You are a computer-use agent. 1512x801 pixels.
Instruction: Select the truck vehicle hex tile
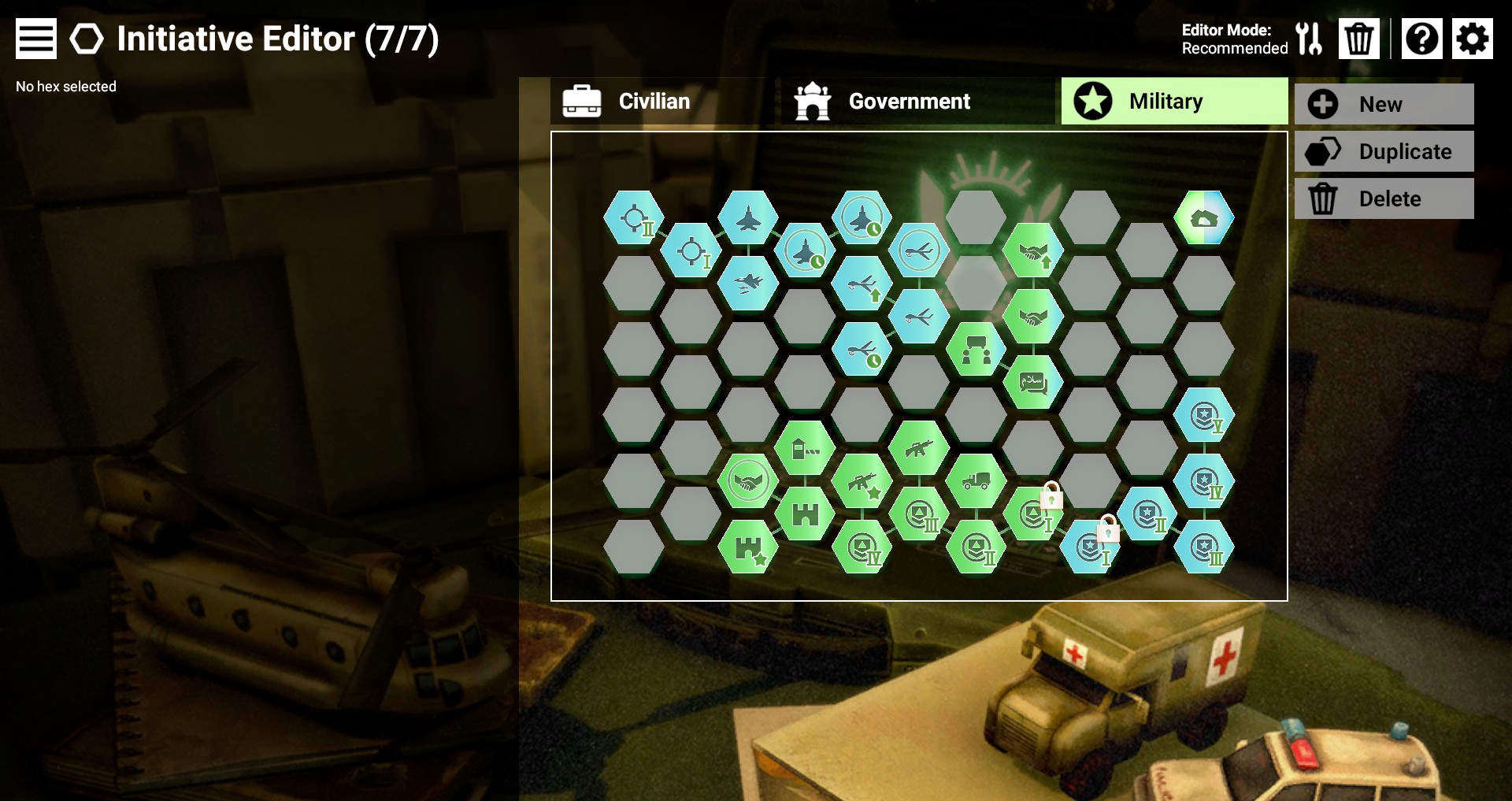tap(976, 480)
